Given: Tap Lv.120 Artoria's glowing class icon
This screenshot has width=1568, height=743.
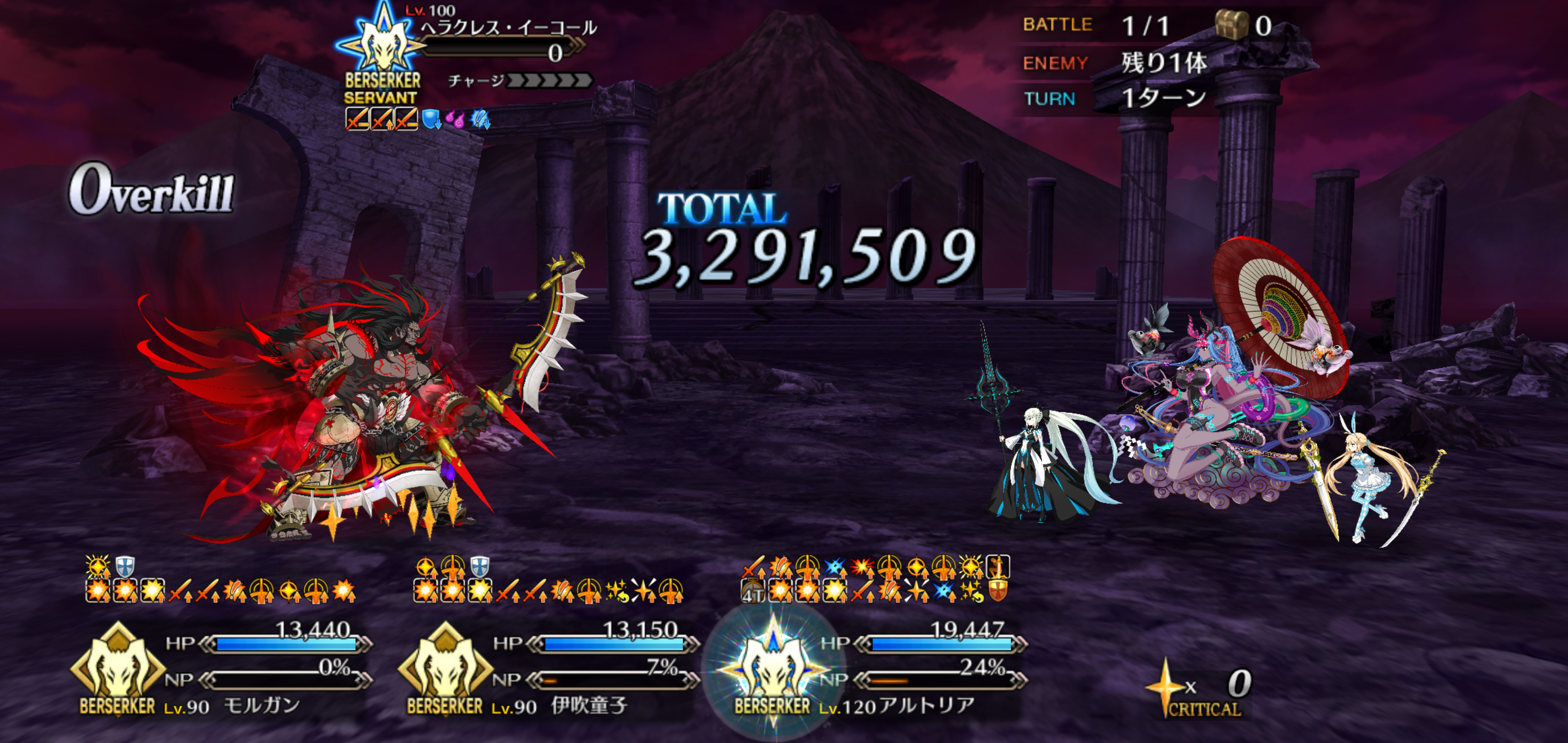Looking at the screenshot, I should pos(772,669).
